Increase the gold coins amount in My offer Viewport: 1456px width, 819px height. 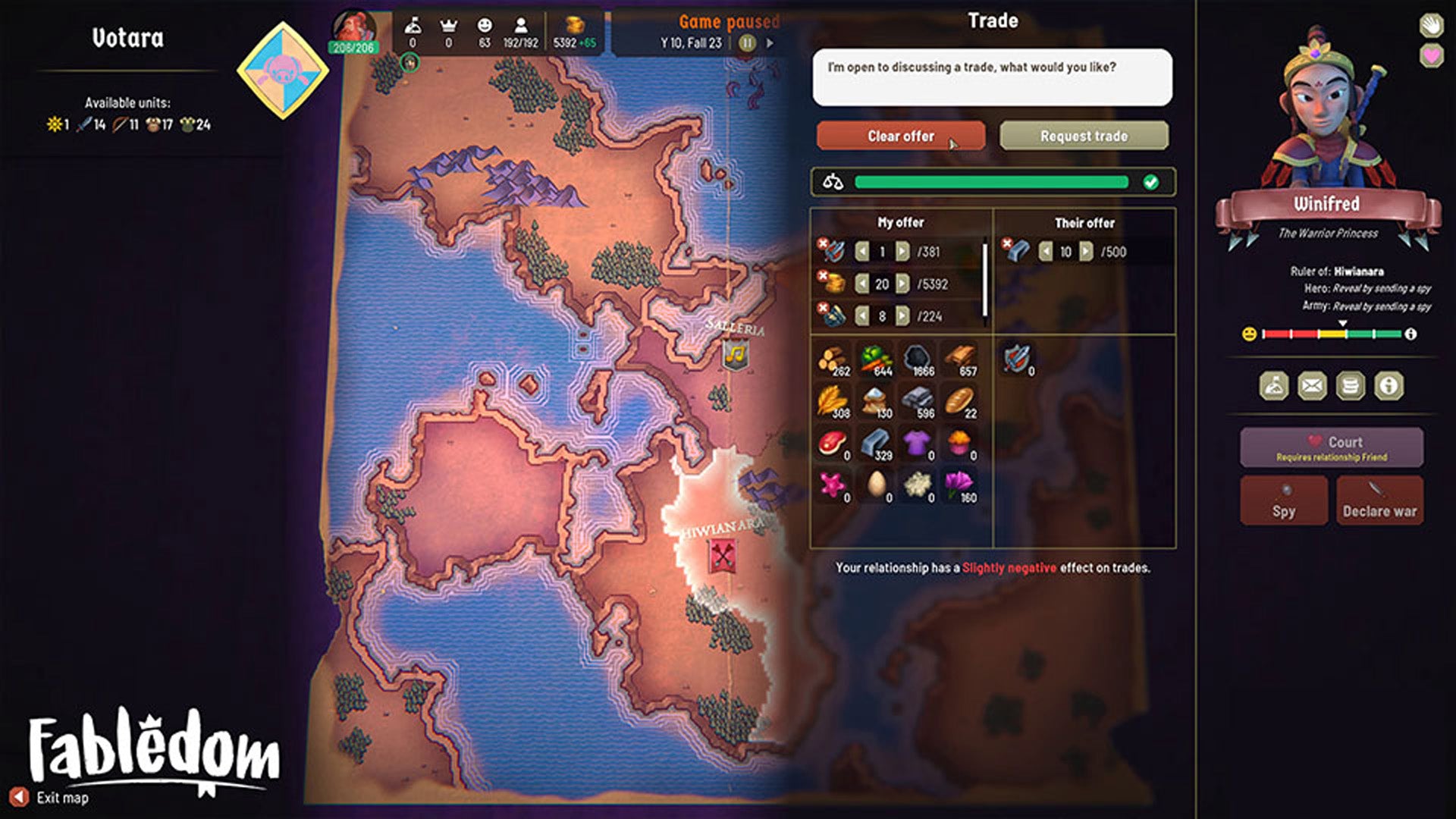pyautogui.click(x=902, y=284)
